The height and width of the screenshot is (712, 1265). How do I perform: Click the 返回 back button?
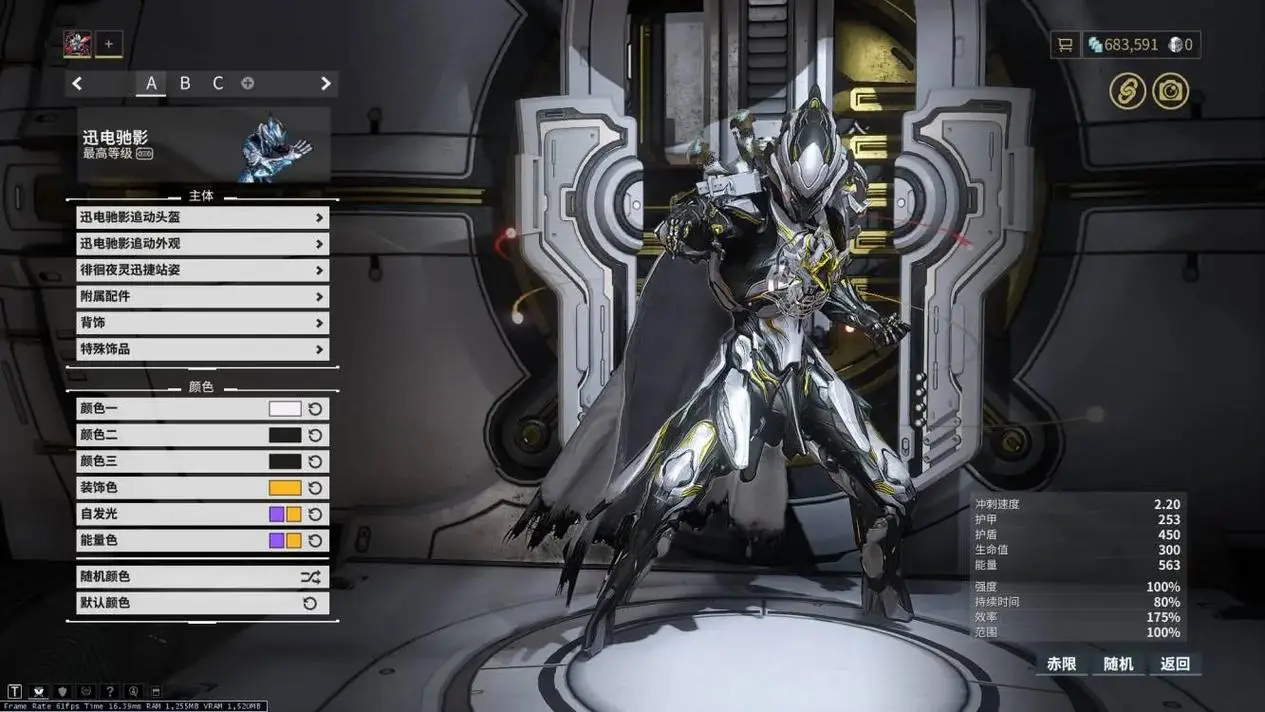[1175, 664]
